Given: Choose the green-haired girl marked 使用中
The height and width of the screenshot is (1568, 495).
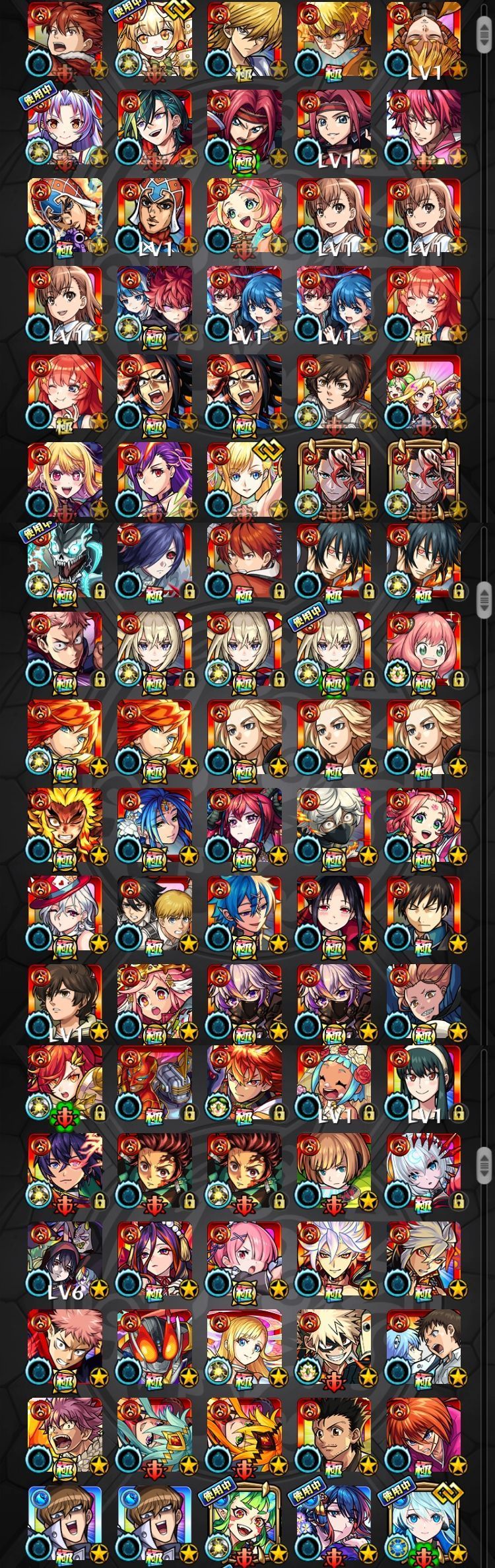Looking at the screenshot, I should (245, 1531).
